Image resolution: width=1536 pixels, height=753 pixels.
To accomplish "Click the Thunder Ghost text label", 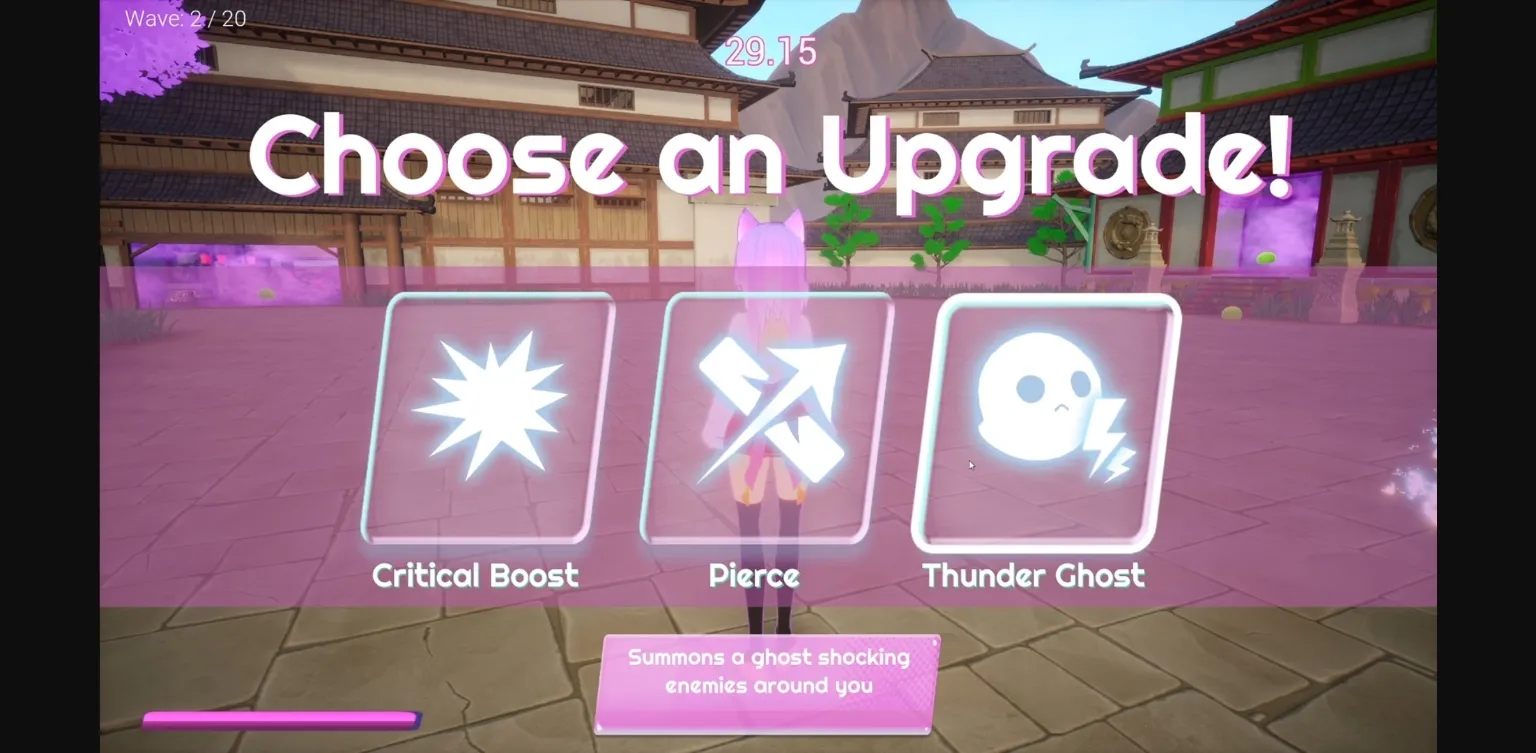I will (1034, 575).
